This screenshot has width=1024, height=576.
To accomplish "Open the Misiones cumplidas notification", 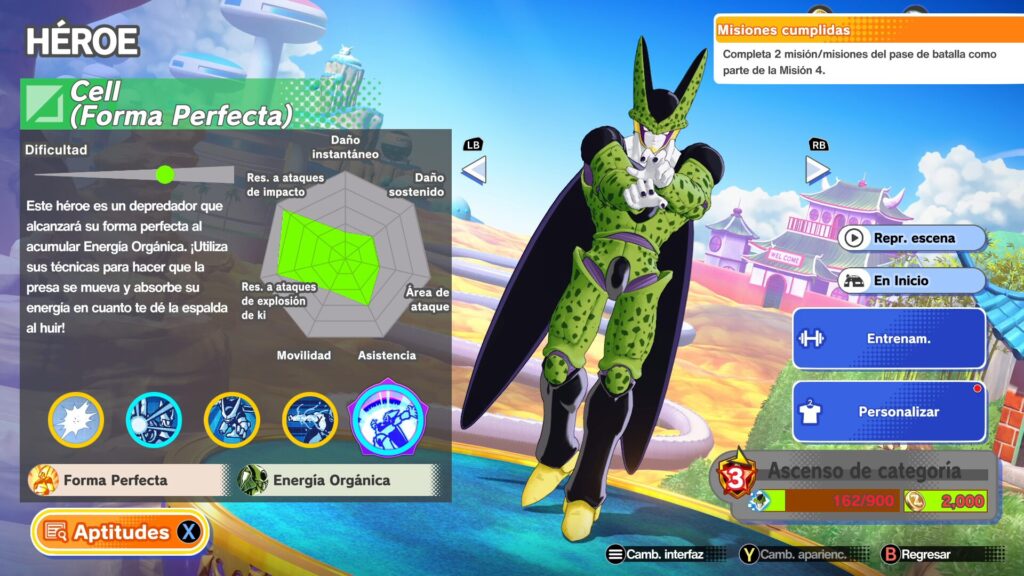I will tap(867, 49).
